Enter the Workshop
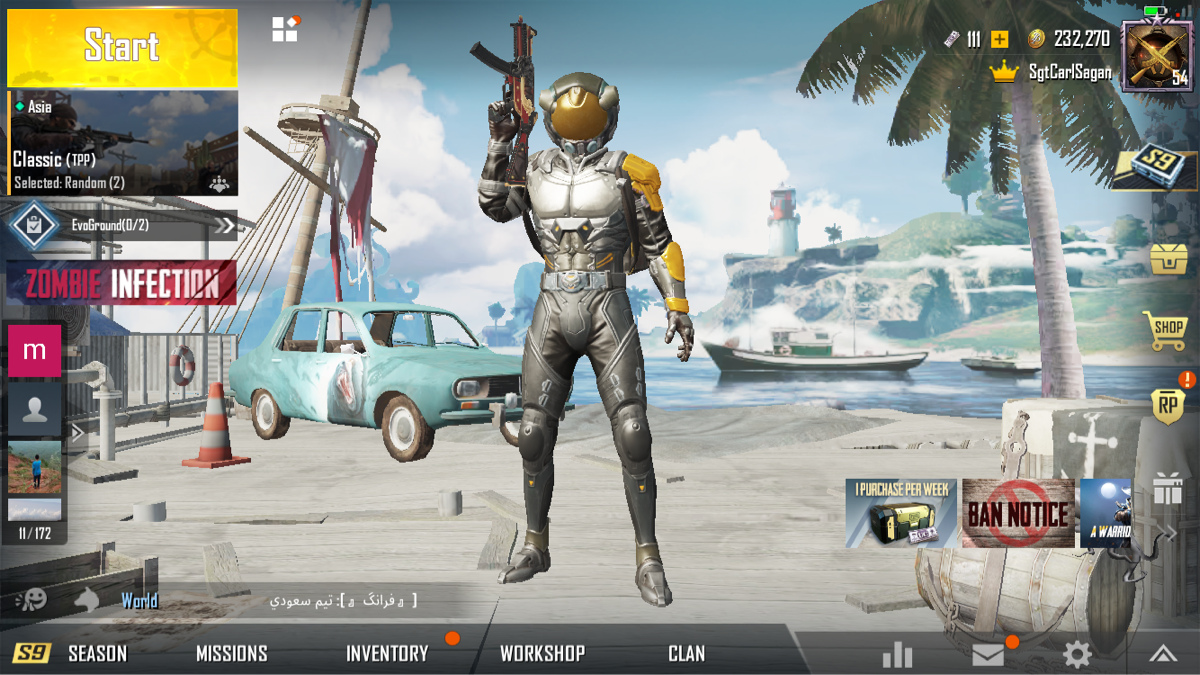Image resolution: width=1200 pixels, height=675 pixels. click(542, 654)
